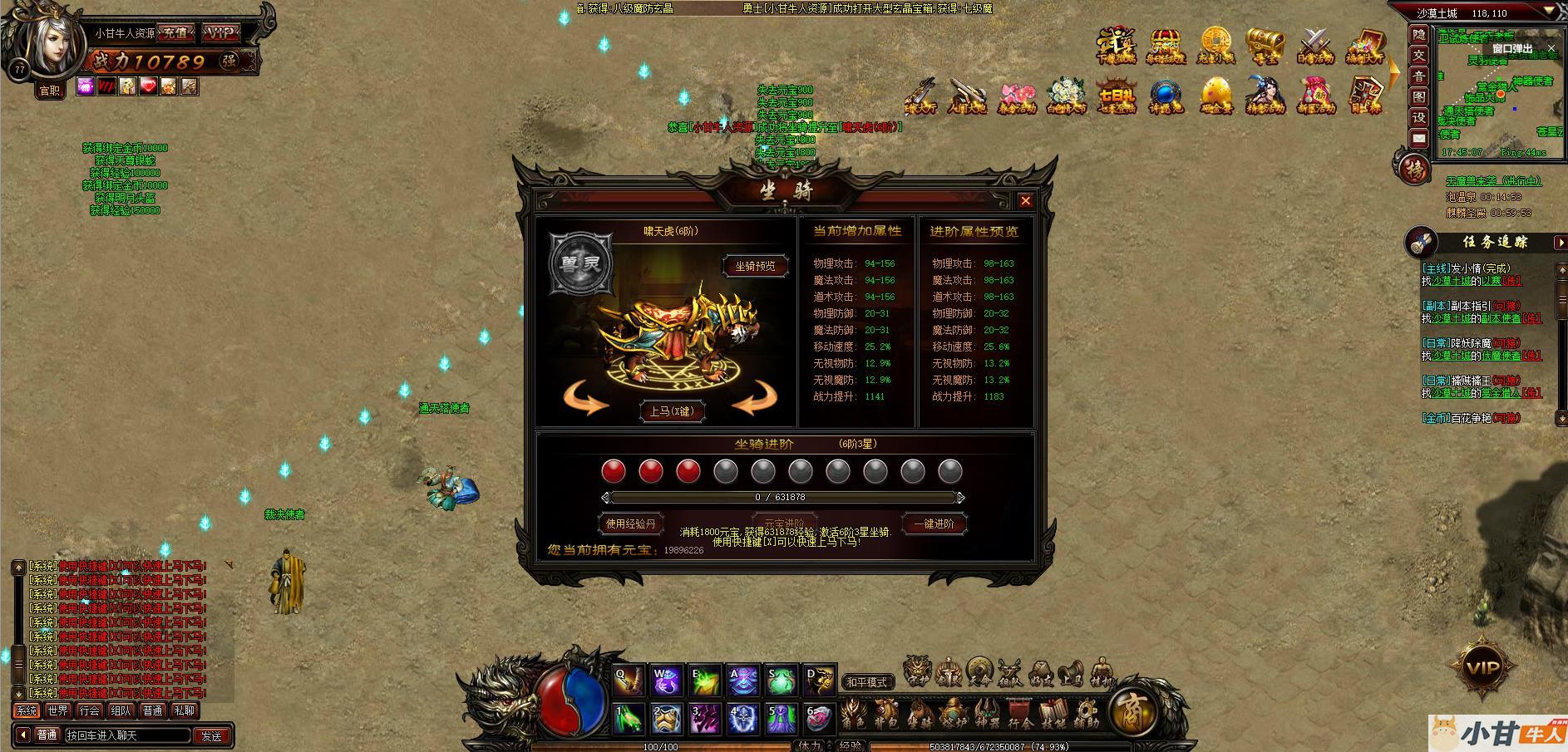Image resolution: width=1568 pixels, height=752 pixels.
Task: Open the 官职 official rank button
Action: pyautogui.click(x=49, y=91)
